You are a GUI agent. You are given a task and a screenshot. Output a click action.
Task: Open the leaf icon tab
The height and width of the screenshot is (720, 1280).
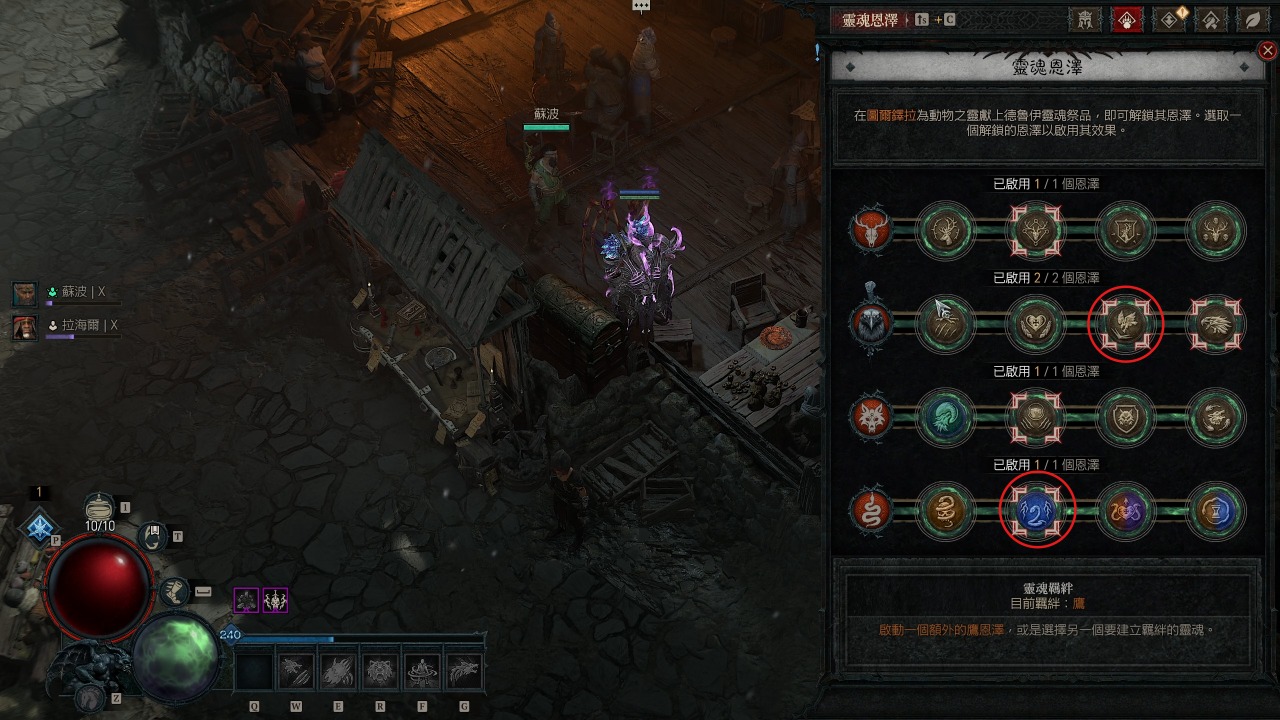pyautogui.click(x=1251, y=19)
